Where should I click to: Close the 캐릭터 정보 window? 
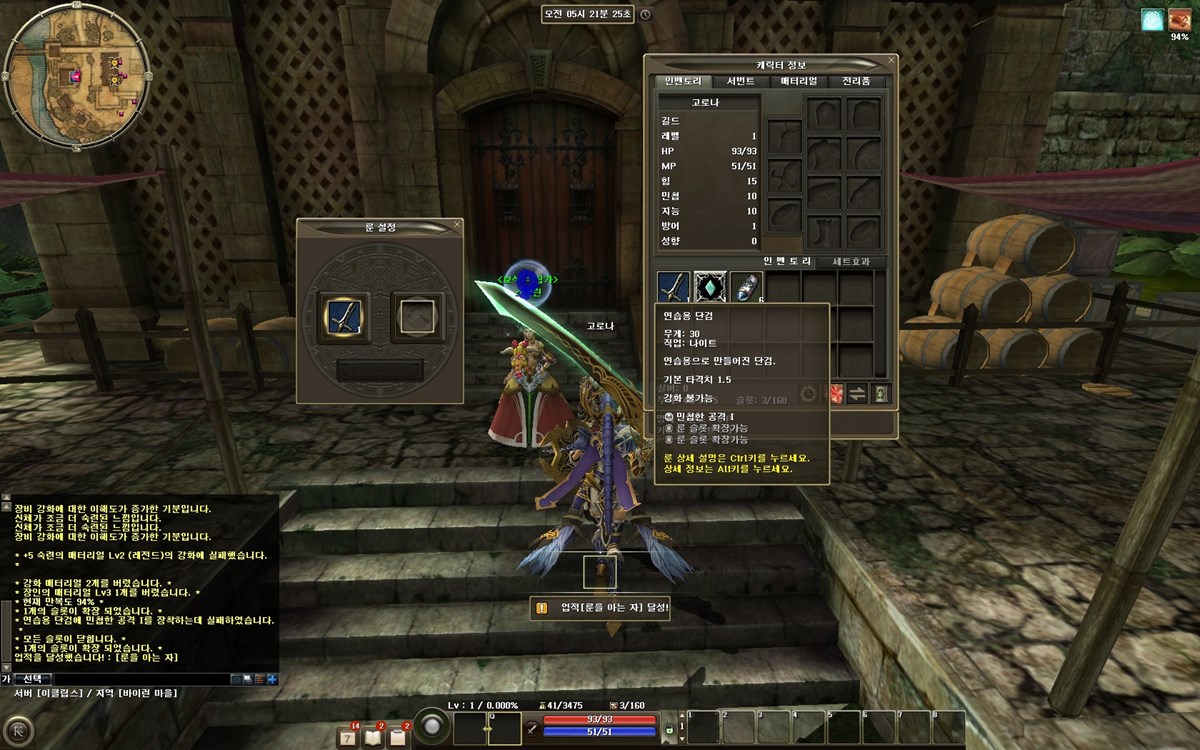click(891, 60)
